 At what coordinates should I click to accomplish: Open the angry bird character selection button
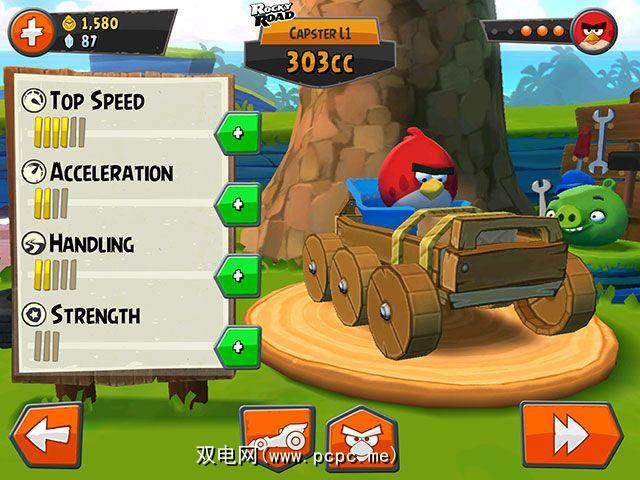(362, 438)
